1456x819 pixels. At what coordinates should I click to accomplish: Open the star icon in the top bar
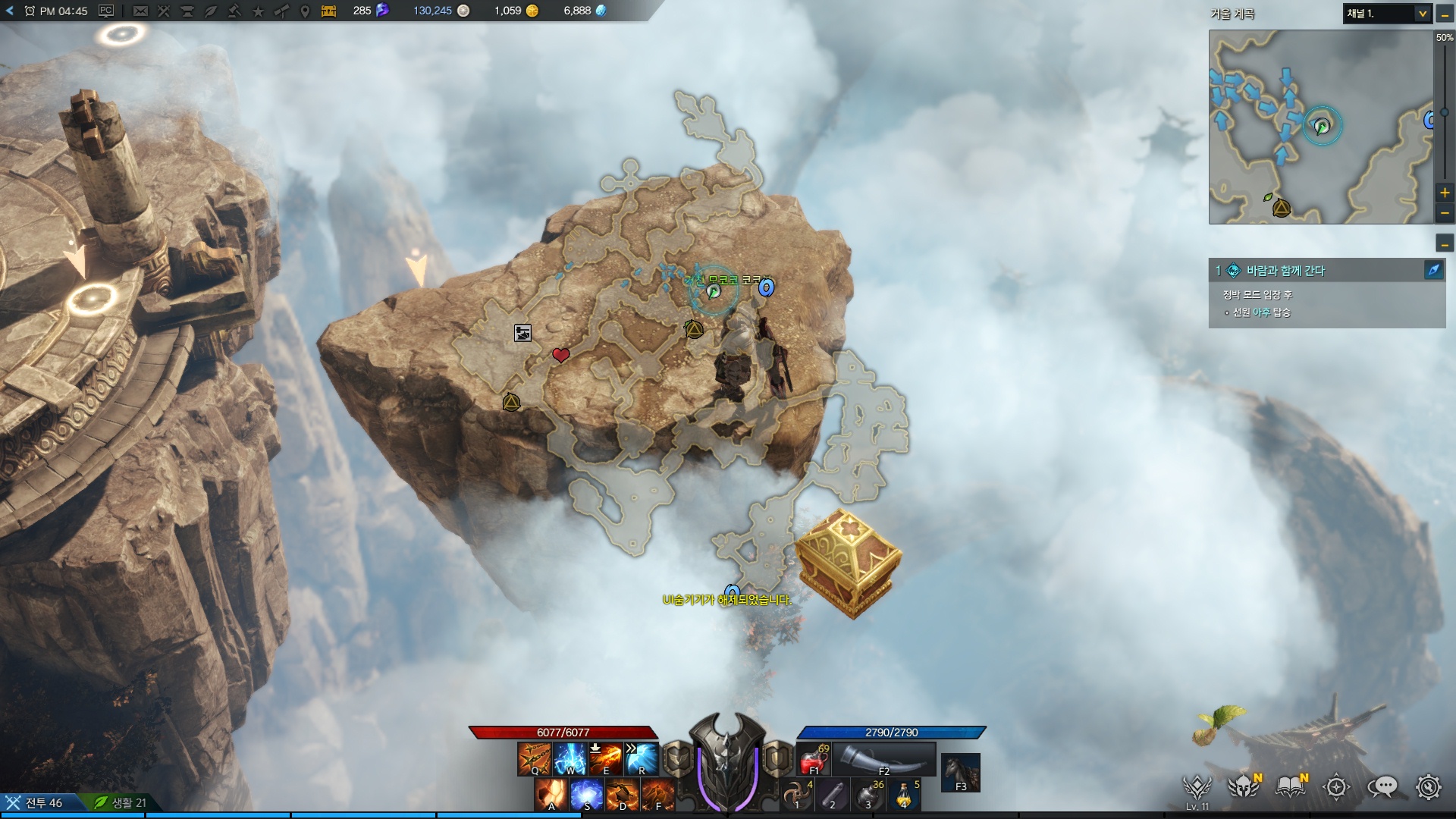coord(258,11)
